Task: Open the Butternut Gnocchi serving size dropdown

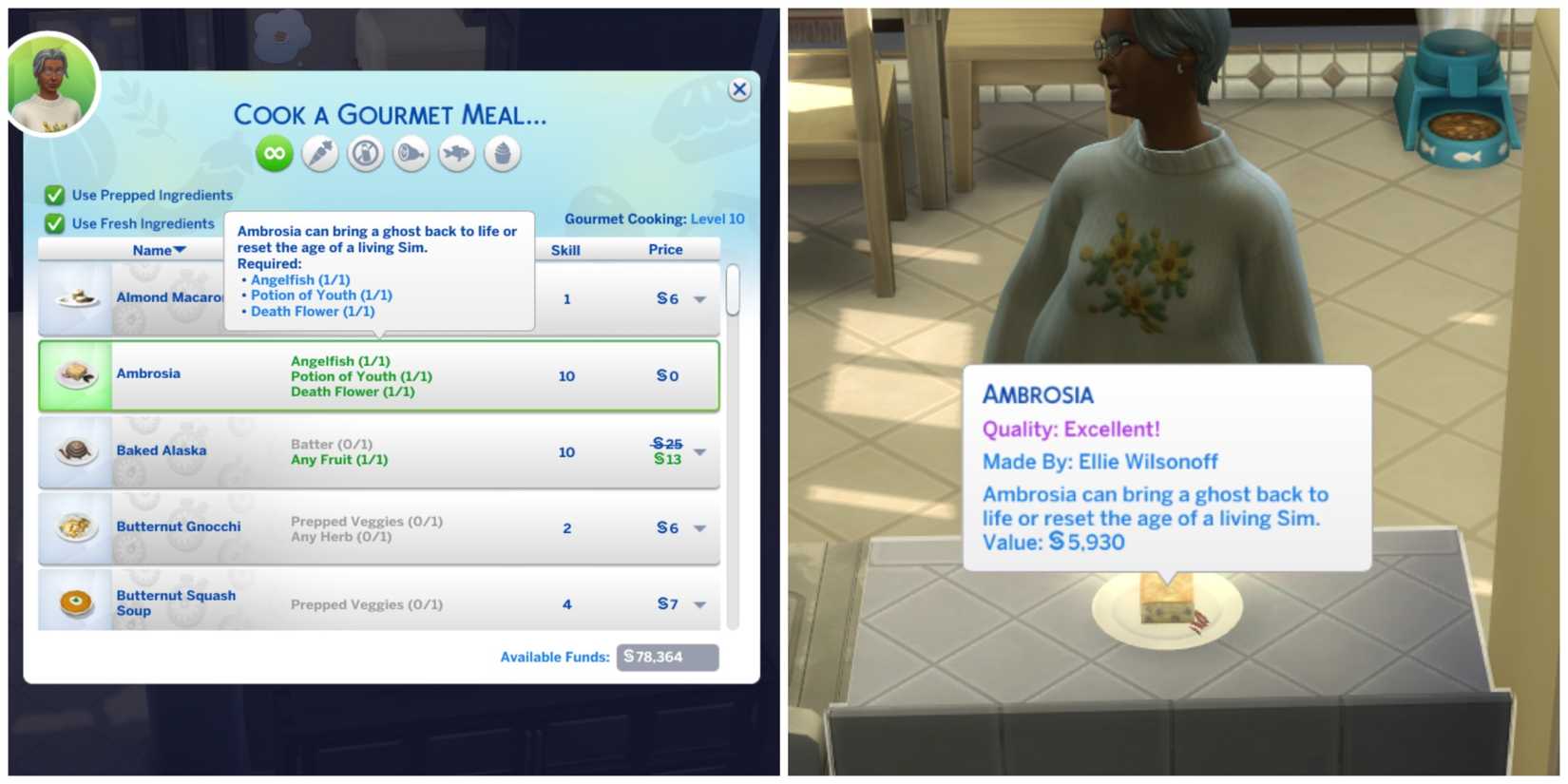Action: pyautogui.click(x=700, y=528)
